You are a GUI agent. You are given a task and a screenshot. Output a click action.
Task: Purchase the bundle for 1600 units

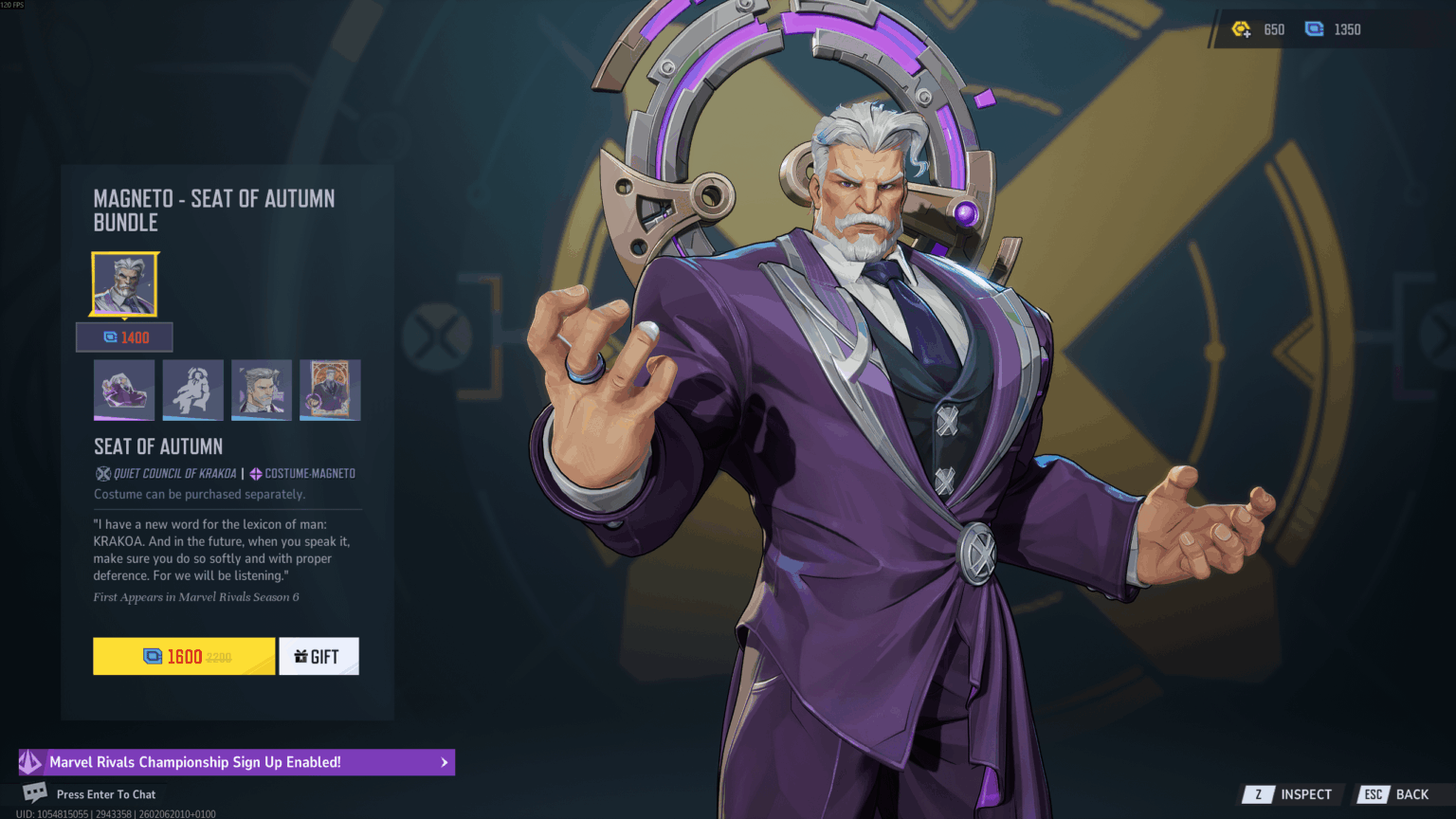coord(183,655)
